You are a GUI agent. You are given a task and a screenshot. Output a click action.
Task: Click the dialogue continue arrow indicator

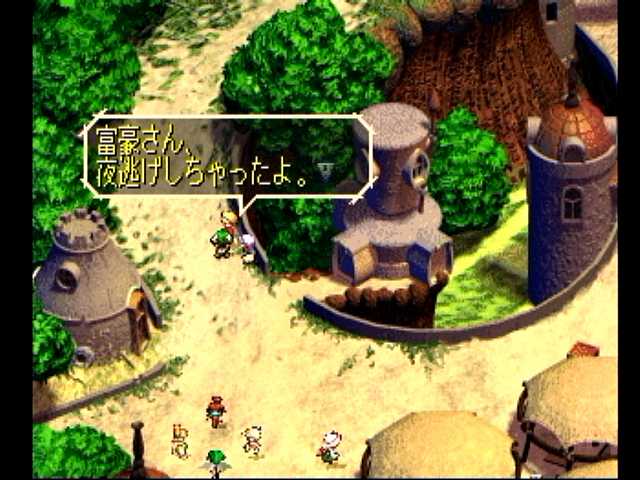(325, 170)
